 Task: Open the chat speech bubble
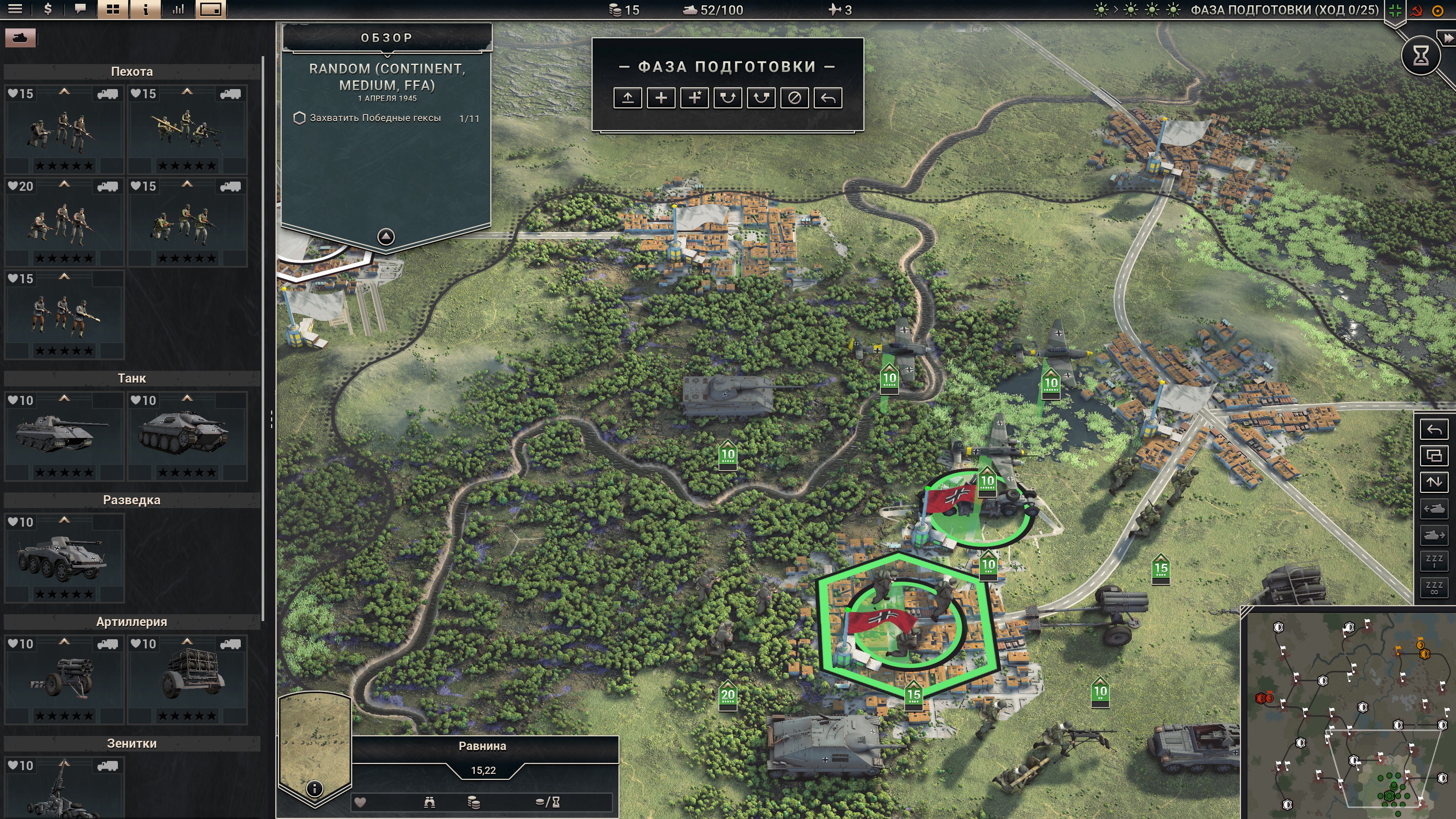point(80,9)
